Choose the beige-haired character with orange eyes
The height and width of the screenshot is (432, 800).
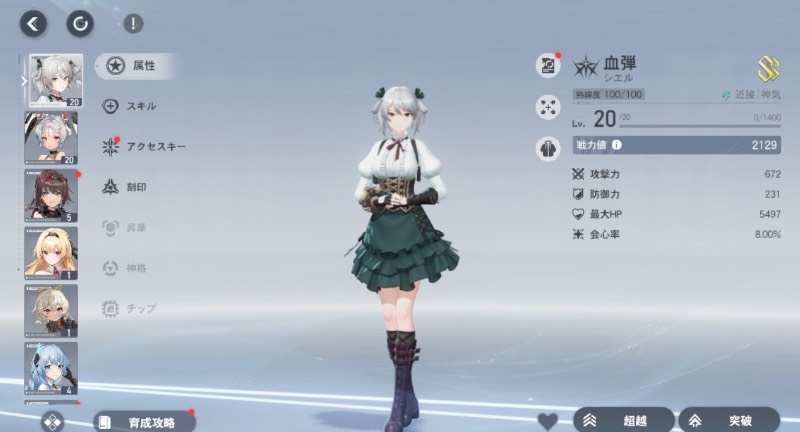(51, 310)
